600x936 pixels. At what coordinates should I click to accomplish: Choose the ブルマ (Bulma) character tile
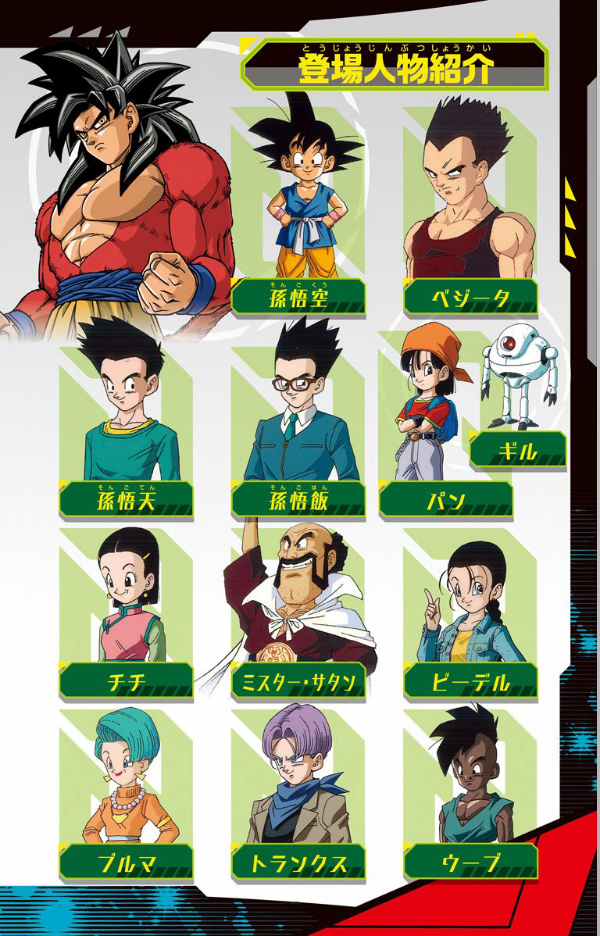pos(126,790)
